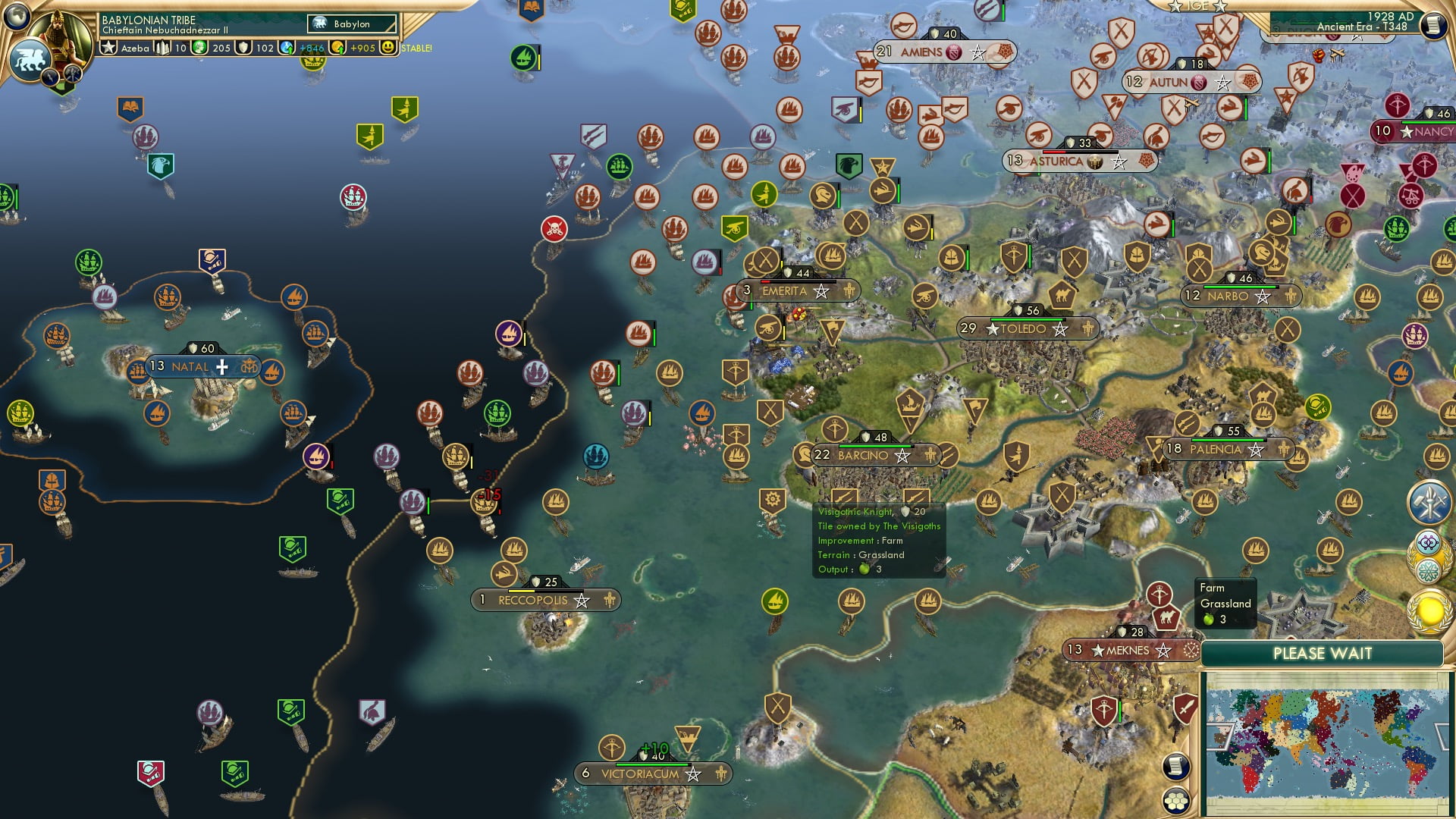Toggle the lightning button under the leader portrait
The width and height of the screenshot is (1456, 819).
49,77
